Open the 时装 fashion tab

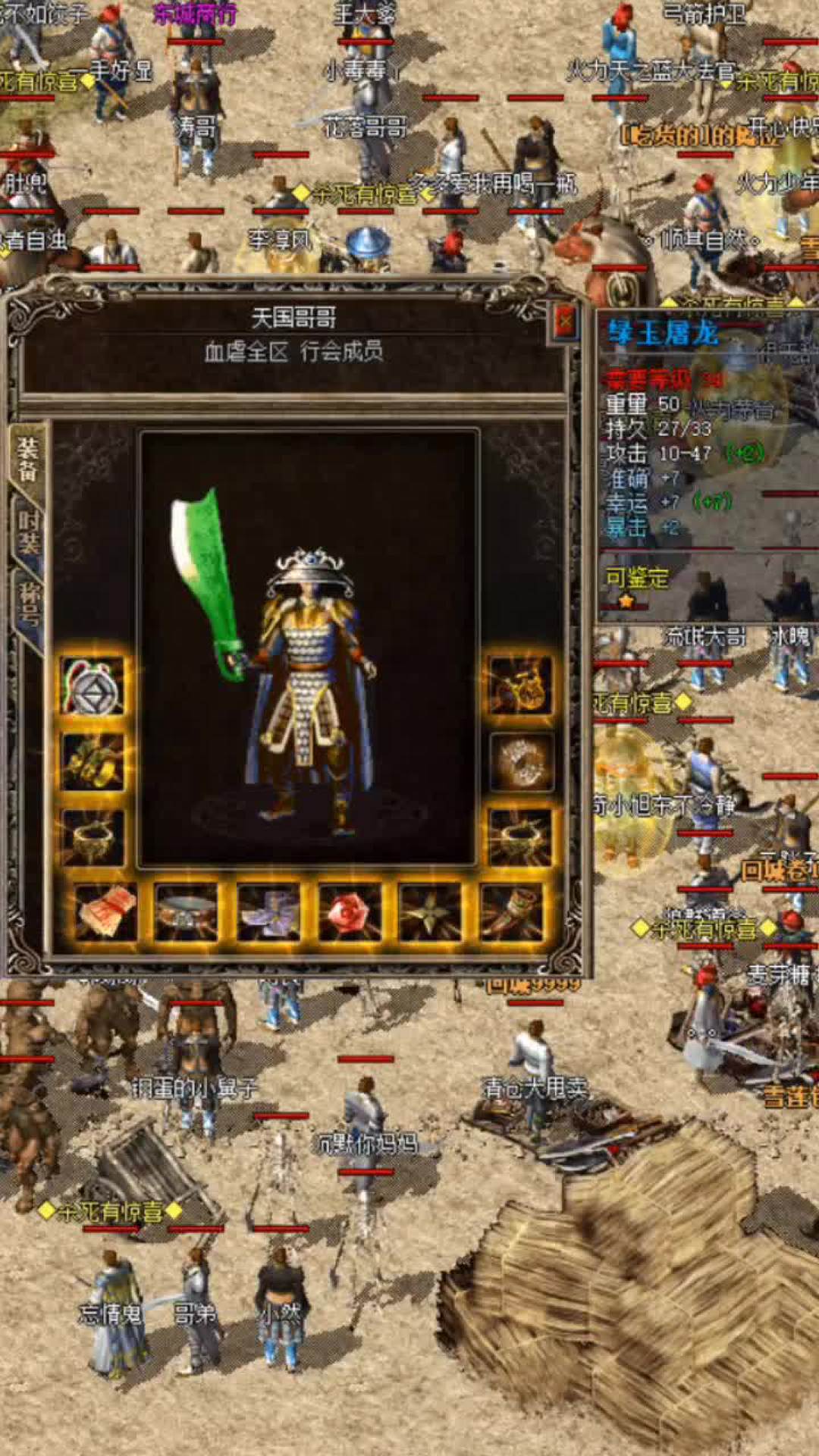[28, 532]
